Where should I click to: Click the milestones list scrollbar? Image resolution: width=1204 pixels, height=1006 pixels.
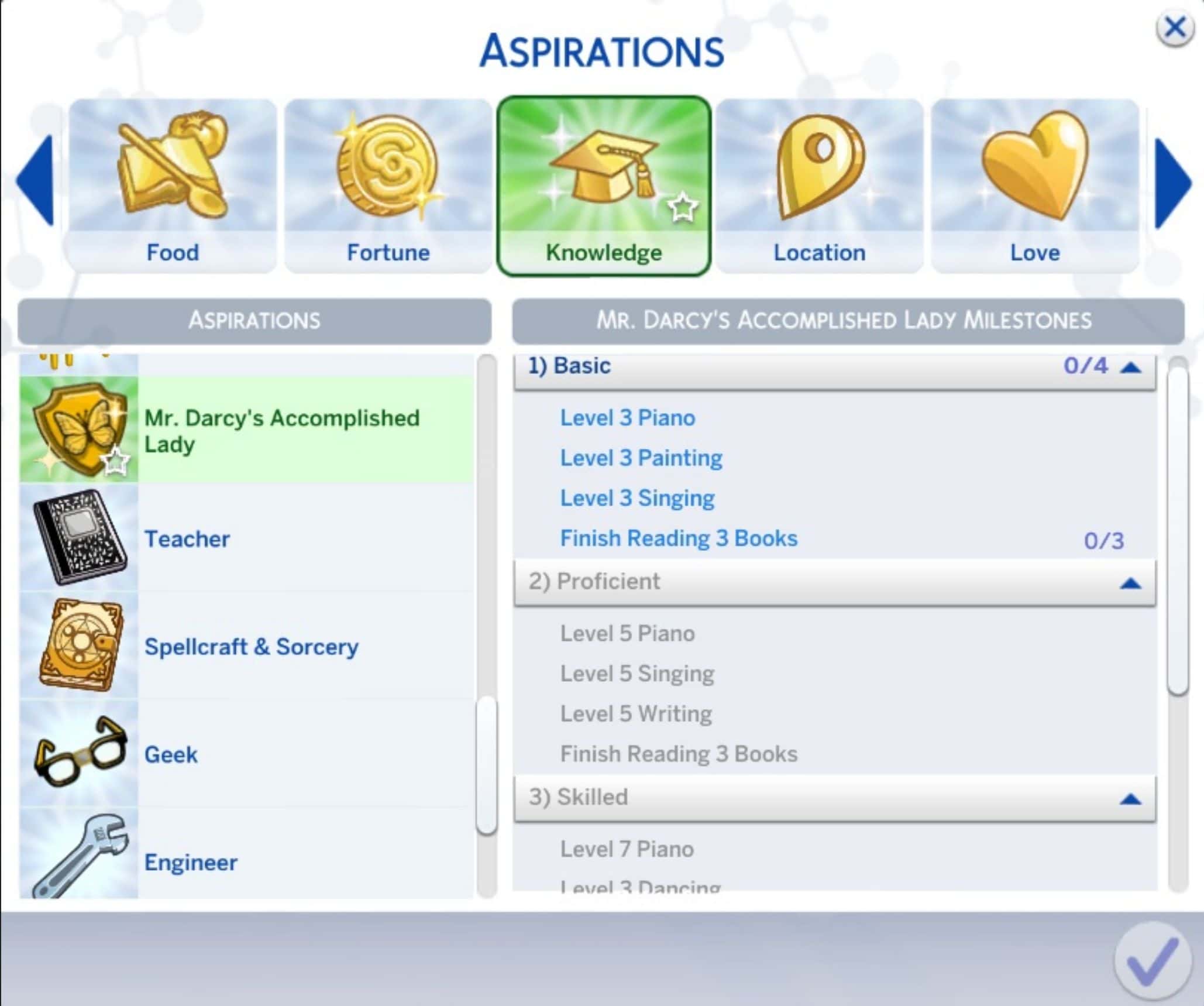1177,527
